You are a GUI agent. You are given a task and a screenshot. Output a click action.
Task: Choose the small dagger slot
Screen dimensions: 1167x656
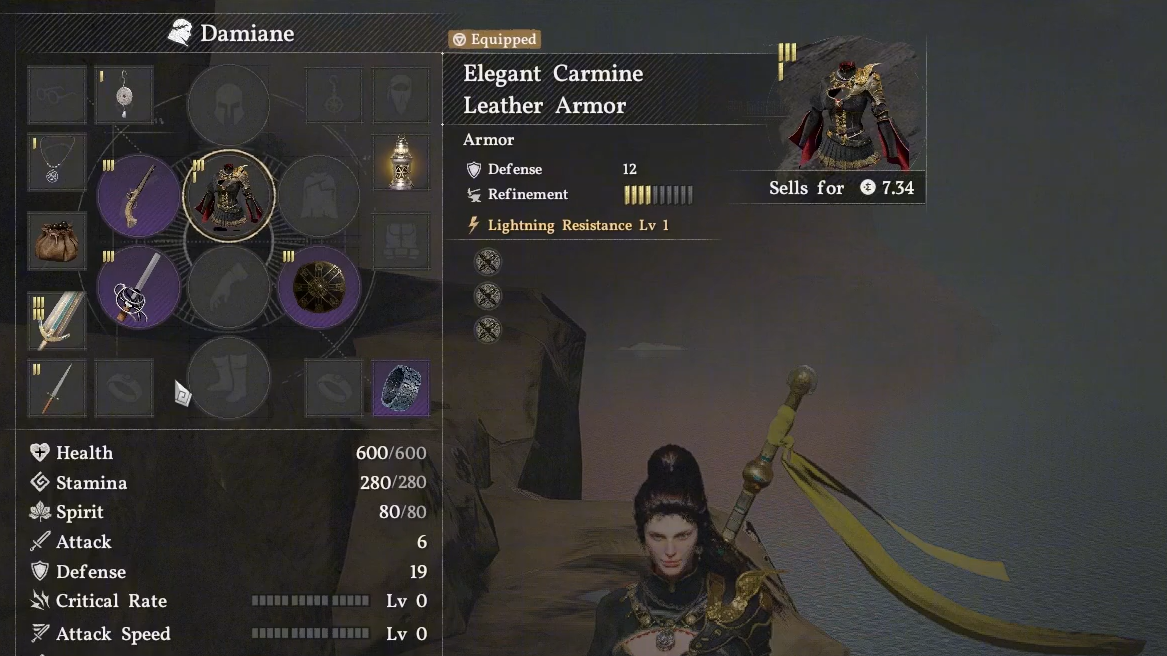pyautogui.click(x=56, y=389)
